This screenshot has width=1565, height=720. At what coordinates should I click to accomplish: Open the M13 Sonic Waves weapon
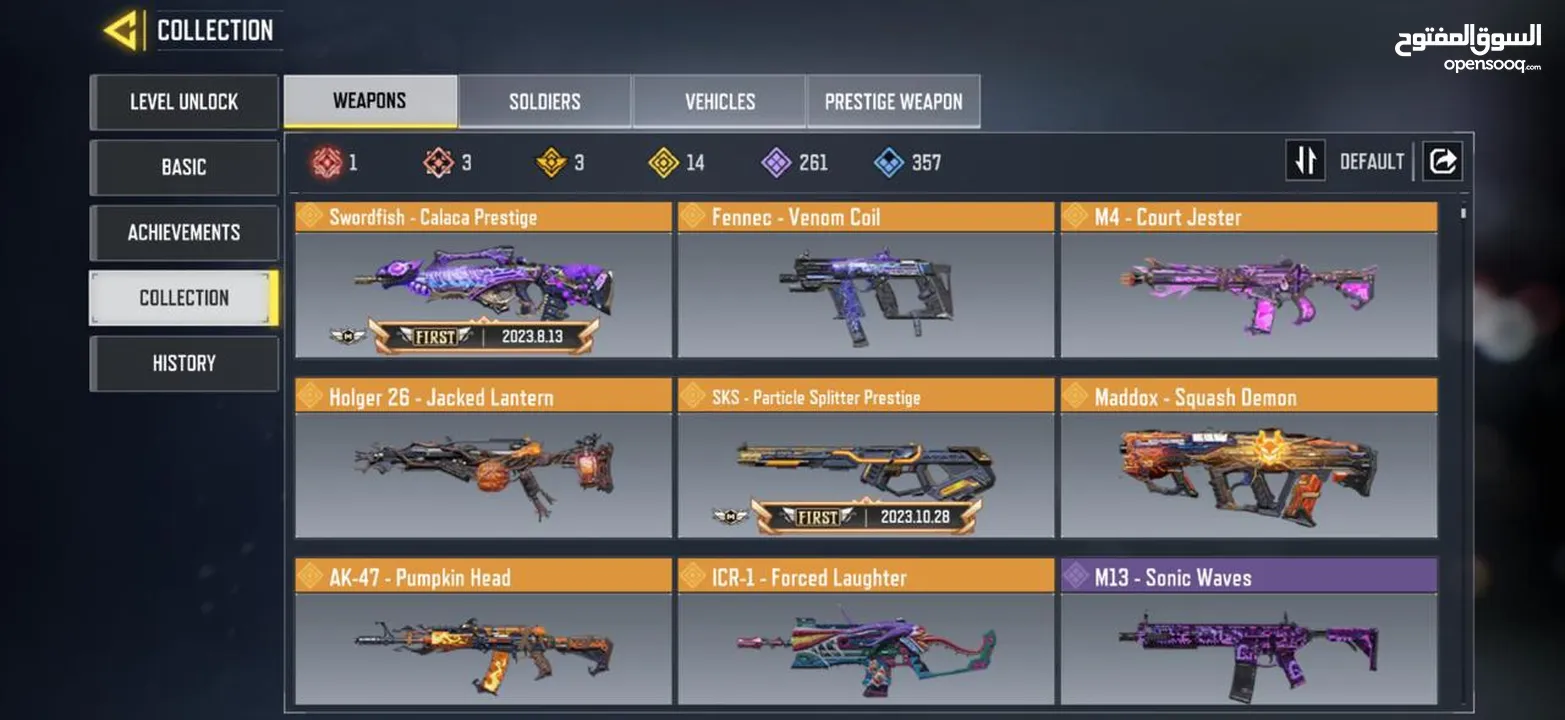[1248, 640]
